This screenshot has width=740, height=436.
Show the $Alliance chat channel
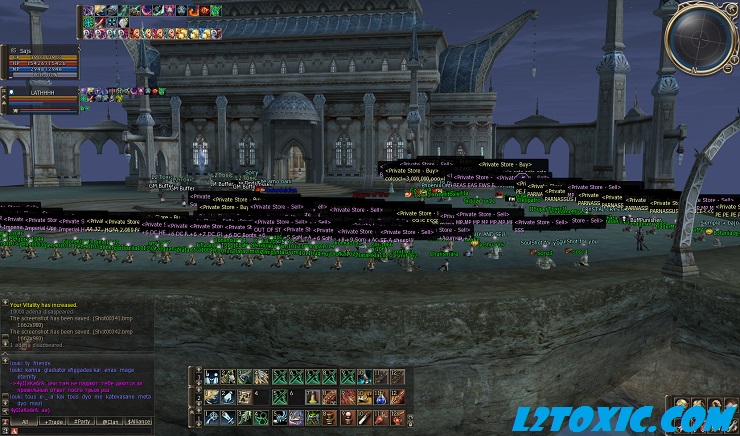pos(139,422)
